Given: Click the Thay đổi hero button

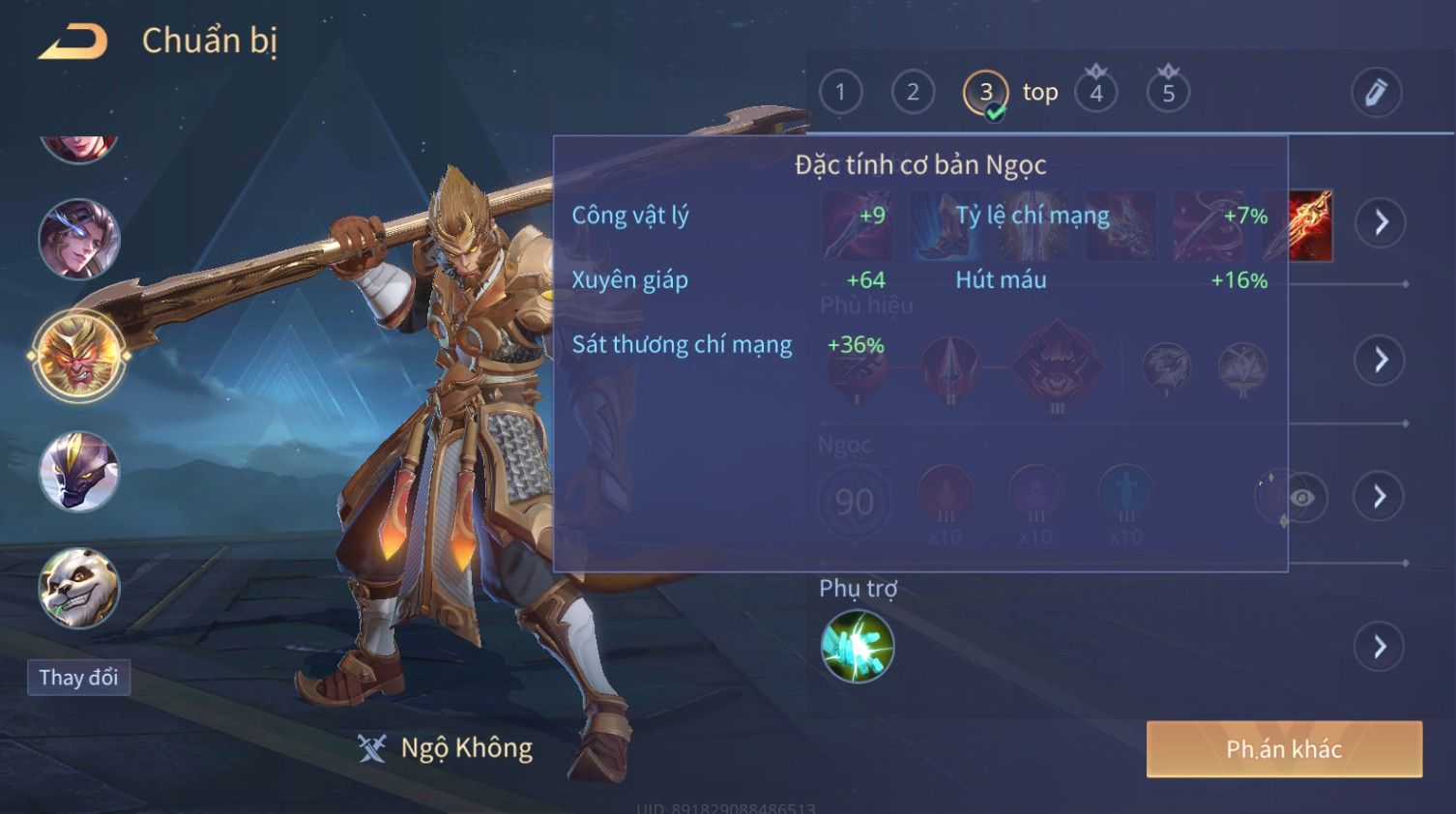Looking at the screenshot, I should 78,678.
